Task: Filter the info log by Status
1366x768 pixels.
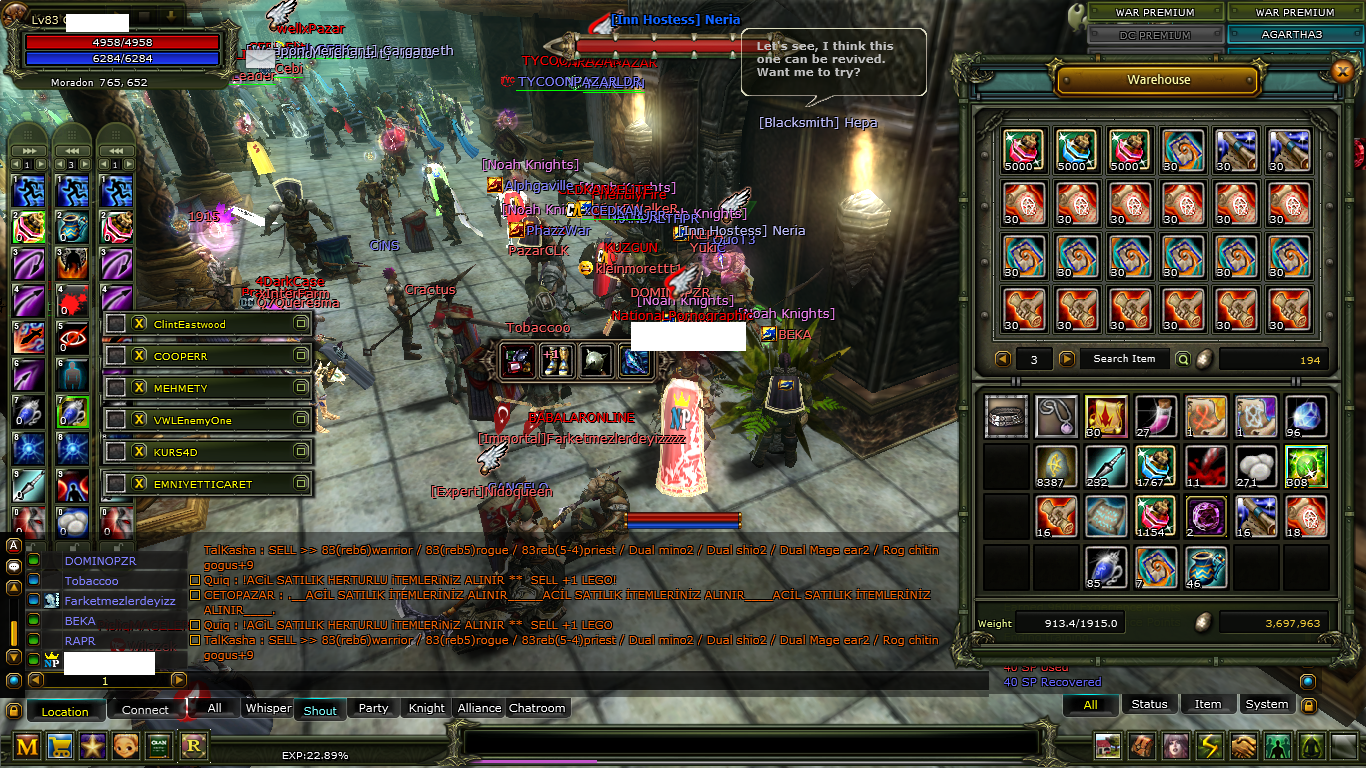Action: pos(1149,704)
